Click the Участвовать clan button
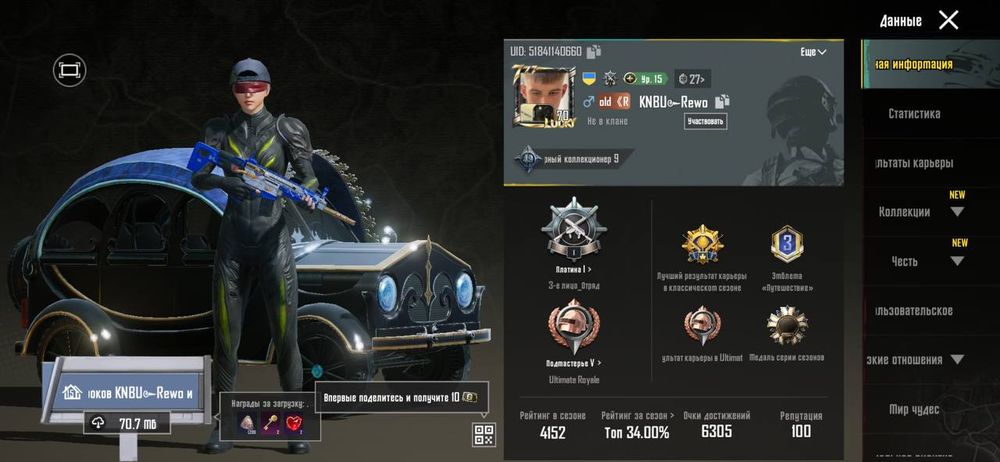This screenshot has height=462, width=1000. (705, 122)
